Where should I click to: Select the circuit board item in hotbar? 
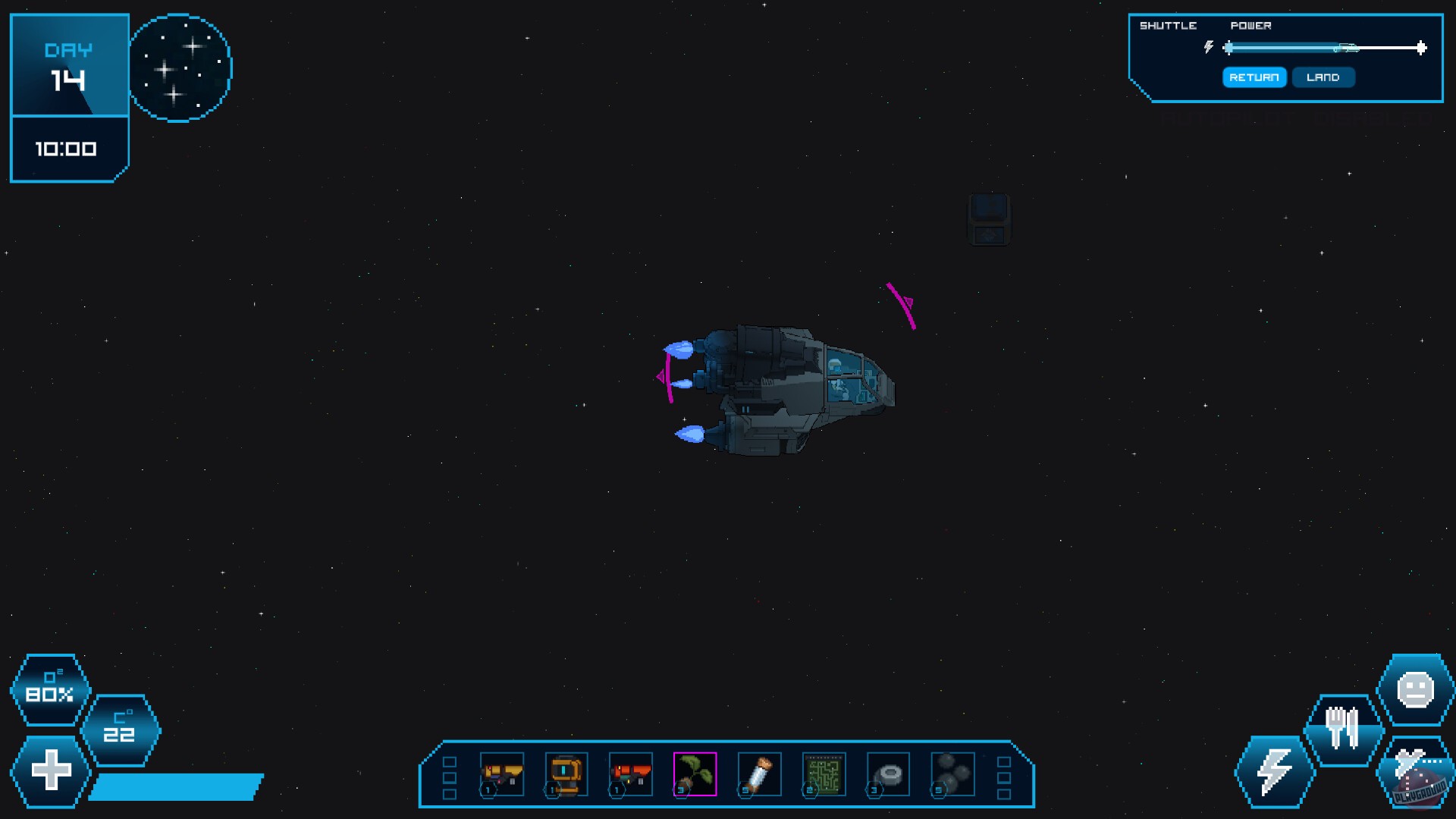click(824, 773)
